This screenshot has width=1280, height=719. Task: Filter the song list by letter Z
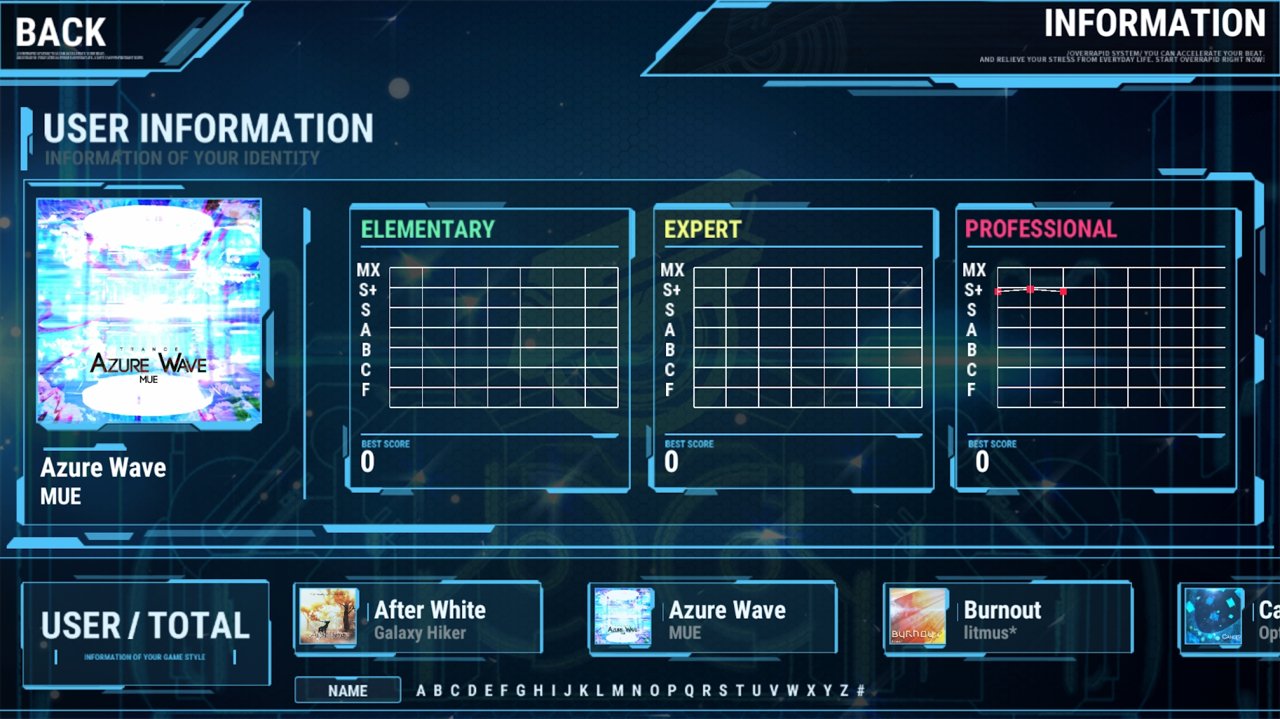tap(843, 690)
